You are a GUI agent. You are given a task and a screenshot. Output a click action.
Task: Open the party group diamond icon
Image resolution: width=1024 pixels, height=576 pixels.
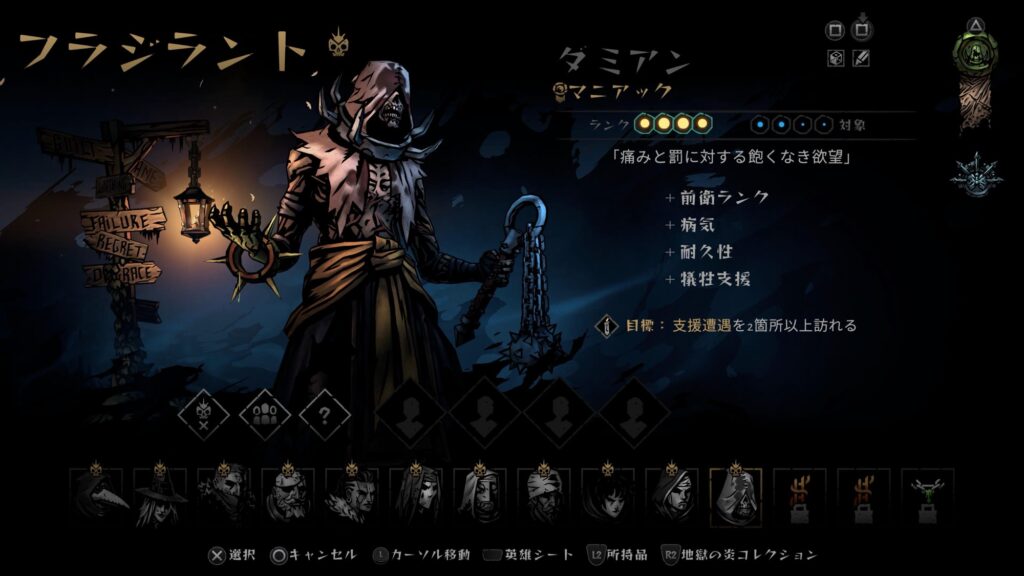pos(264,413)
